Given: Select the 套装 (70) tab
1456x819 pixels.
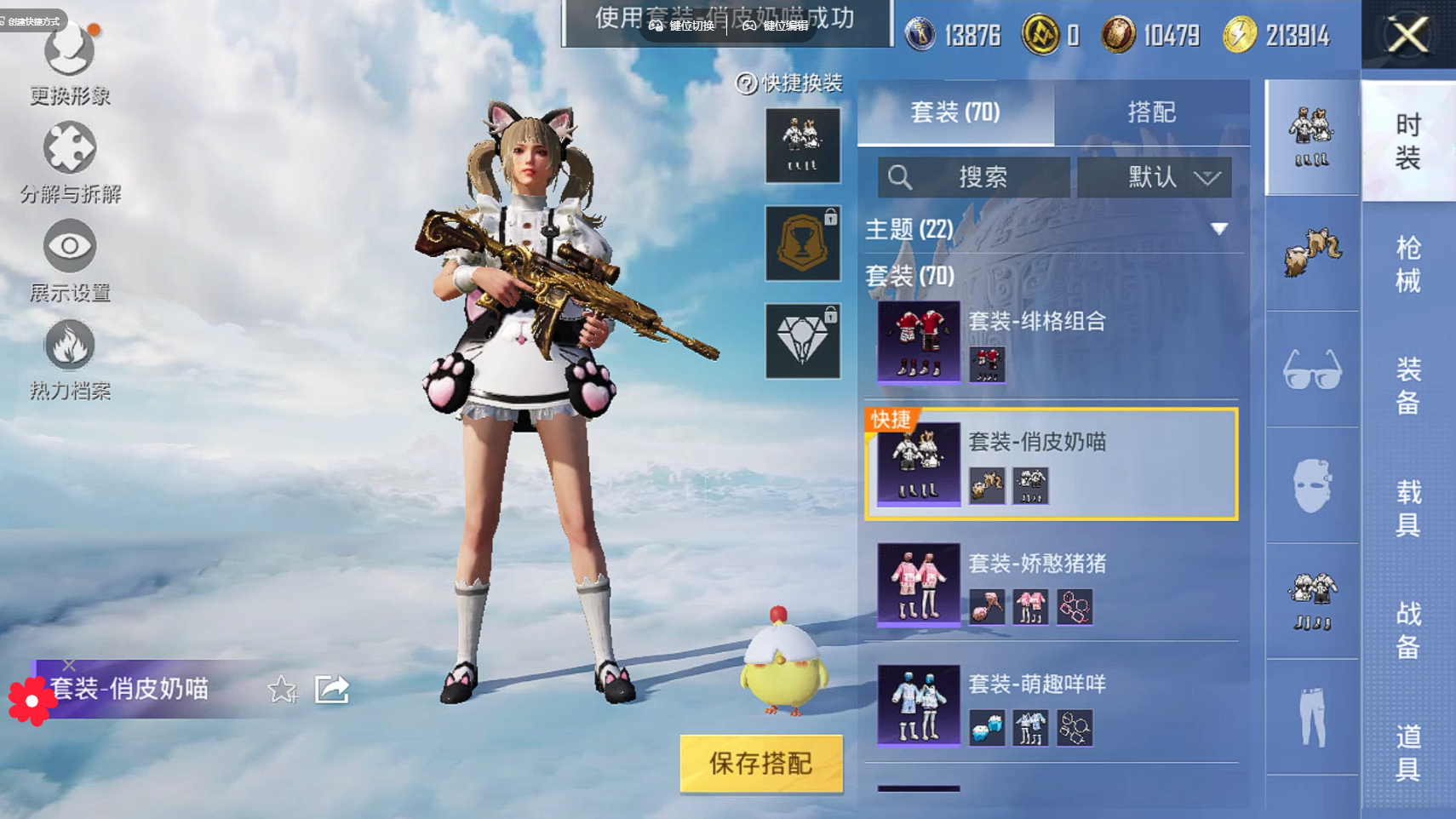Looking at the screenshot, I should pos(955,112).
